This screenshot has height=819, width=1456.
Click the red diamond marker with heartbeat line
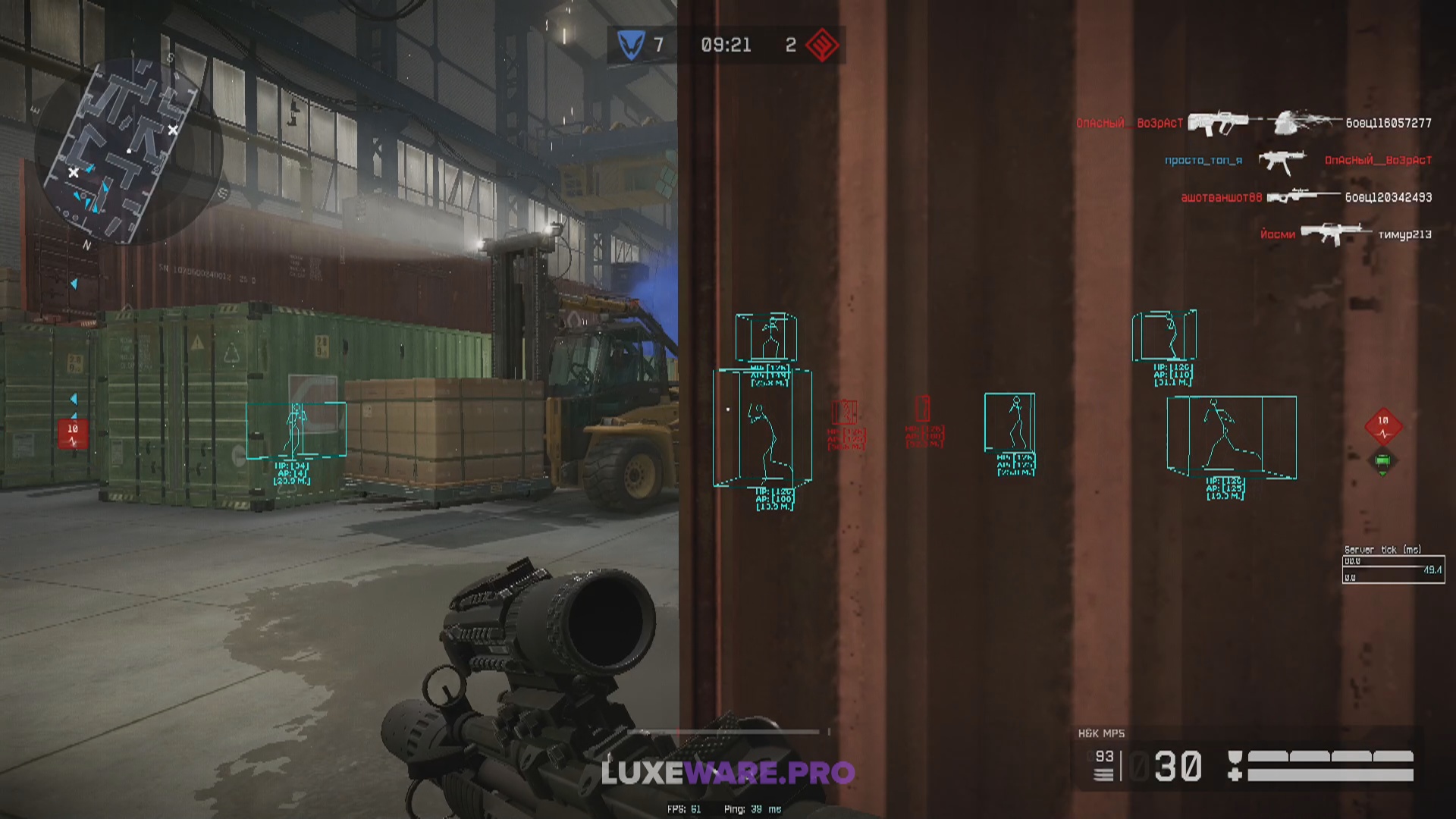click(1383, 426)
